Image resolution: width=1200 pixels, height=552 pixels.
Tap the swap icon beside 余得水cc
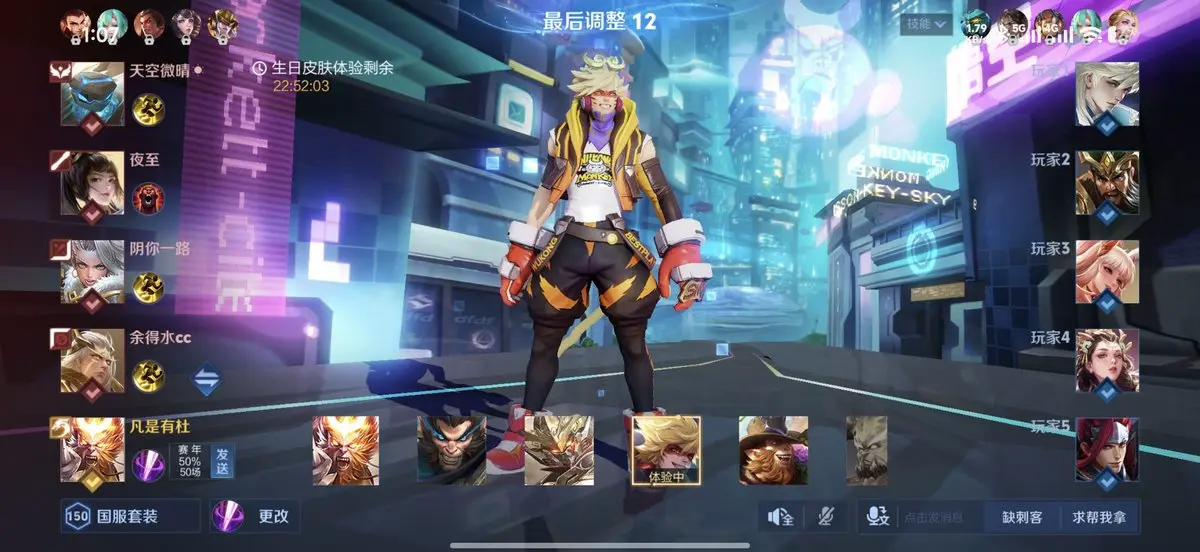pos(207,380)
